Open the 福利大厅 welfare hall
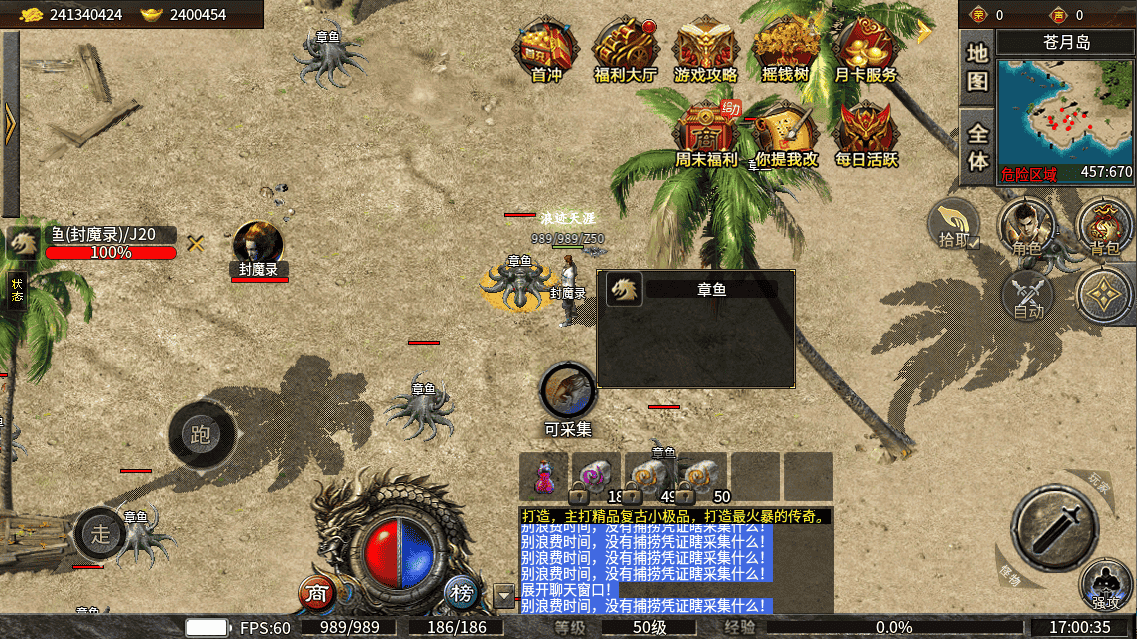 coord(625,49)
